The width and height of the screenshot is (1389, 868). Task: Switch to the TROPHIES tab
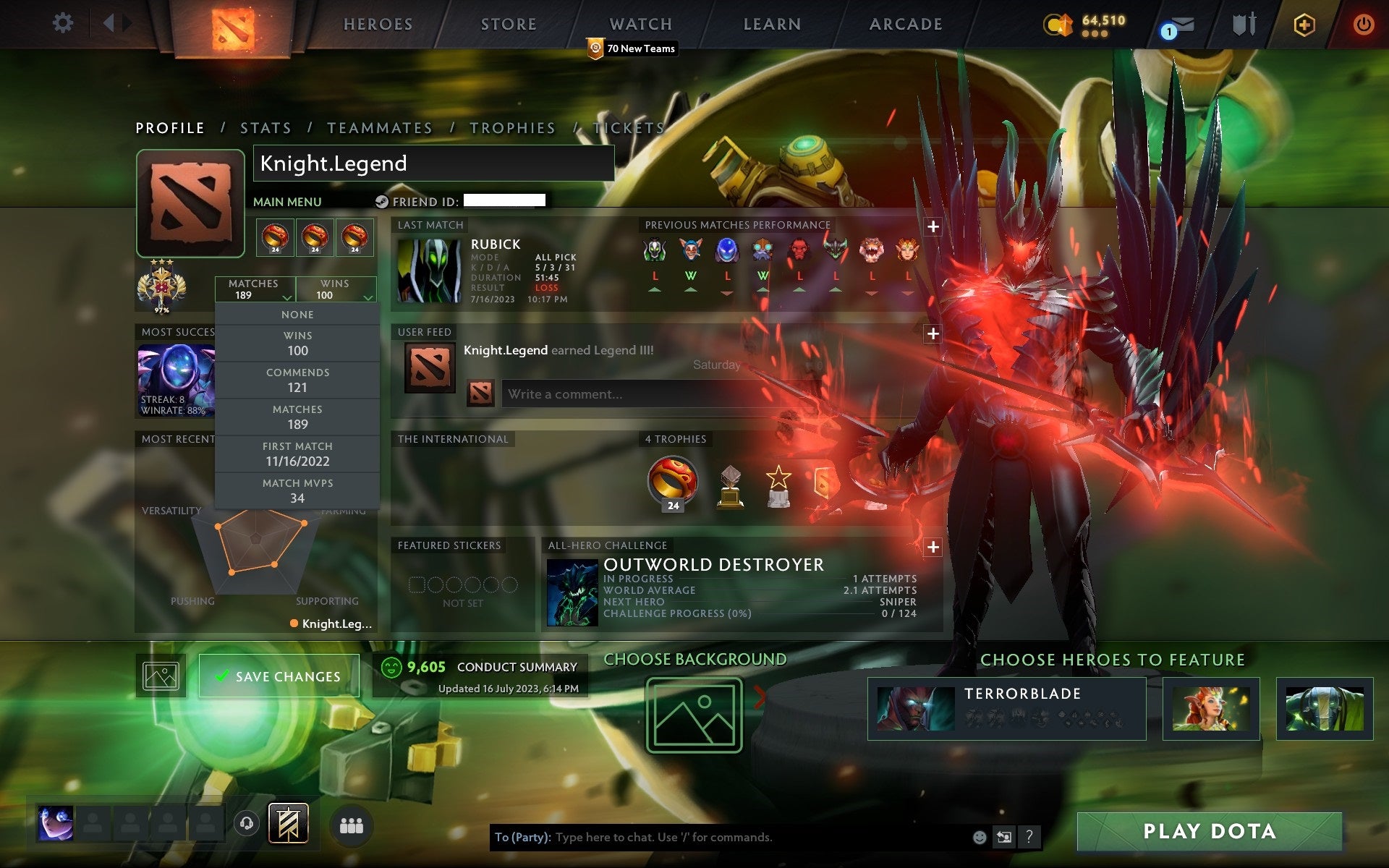coord(512,127)
